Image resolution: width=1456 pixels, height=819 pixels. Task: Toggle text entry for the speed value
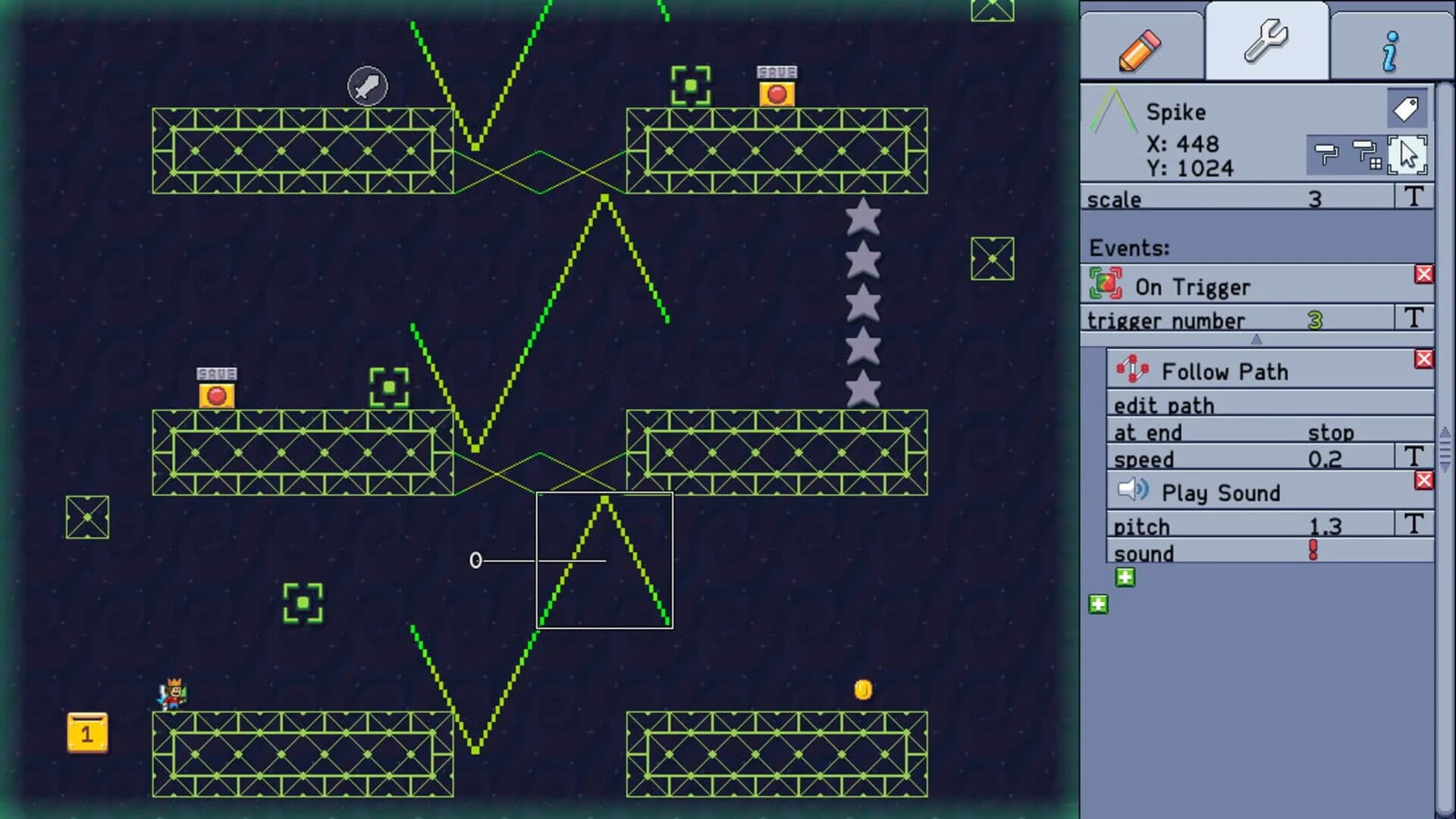coord(1415,457)
